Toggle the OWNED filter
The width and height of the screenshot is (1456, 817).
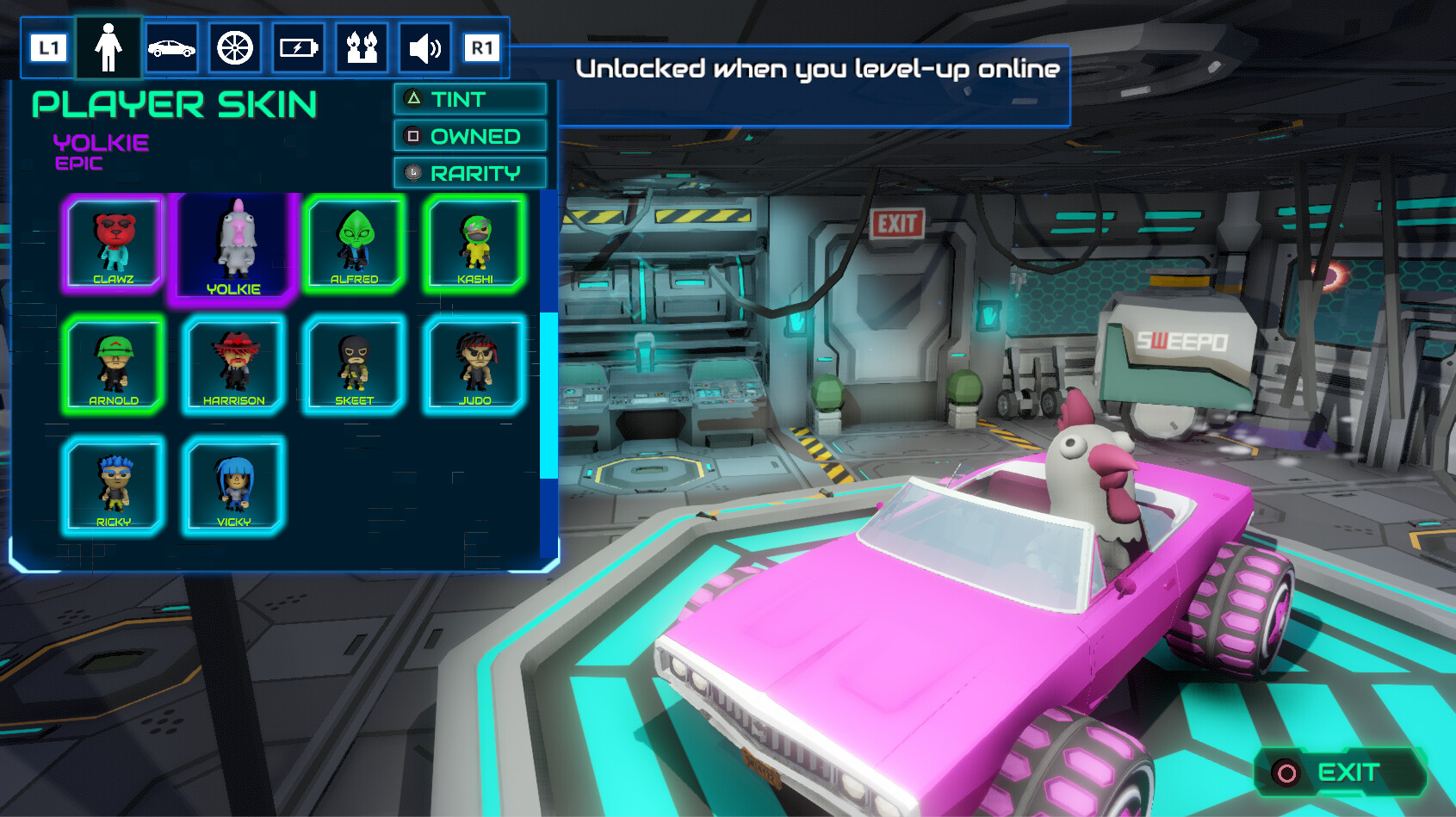(x=470, y=136)
